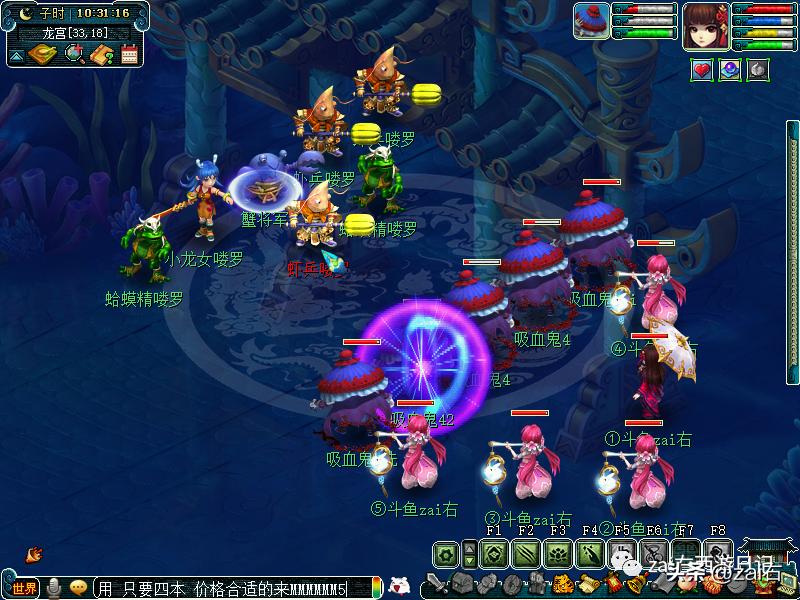Open the golden compass map icon
The width and height of the screenshot is (800, 600).
(42, 54)
